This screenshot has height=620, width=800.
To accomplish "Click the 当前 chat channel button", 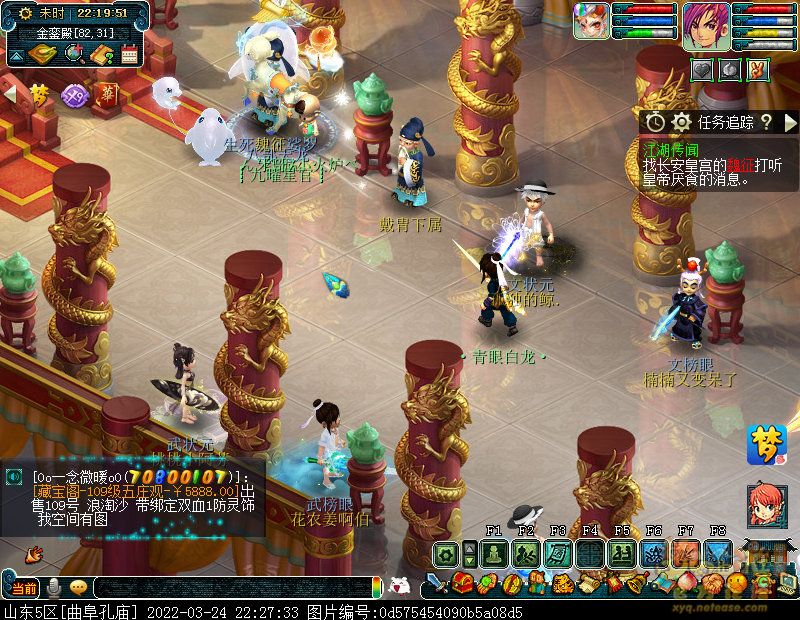I will point(24,587).
